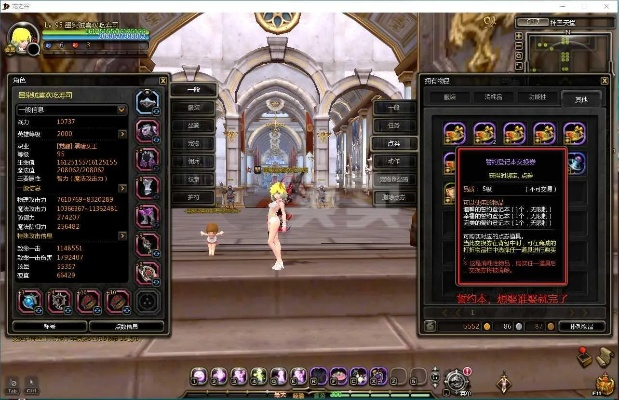Select the first treasure chest item slot

tap(455, 132)
